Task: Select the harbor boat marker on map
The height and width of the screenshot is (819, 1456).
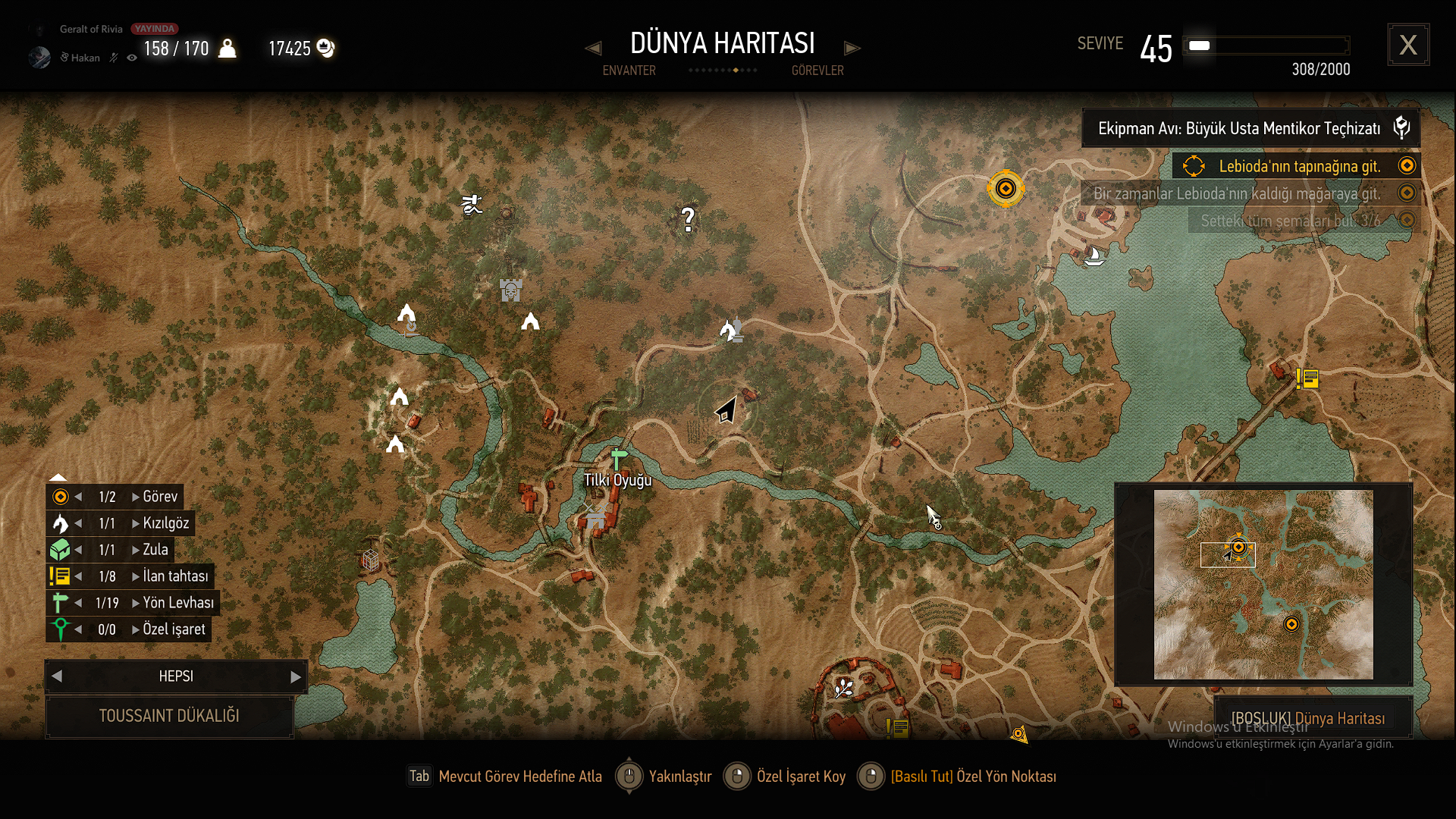Action: 1094,256
